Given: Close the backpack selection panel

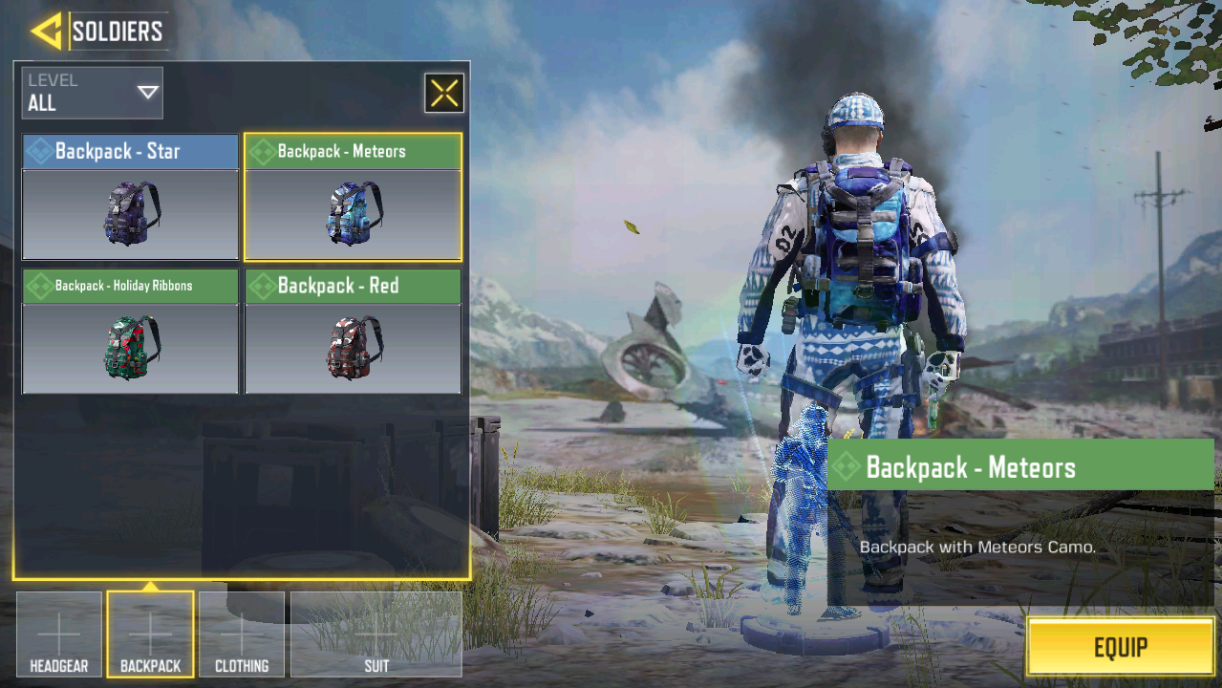Looking at the screenshot, I should 444,93.
